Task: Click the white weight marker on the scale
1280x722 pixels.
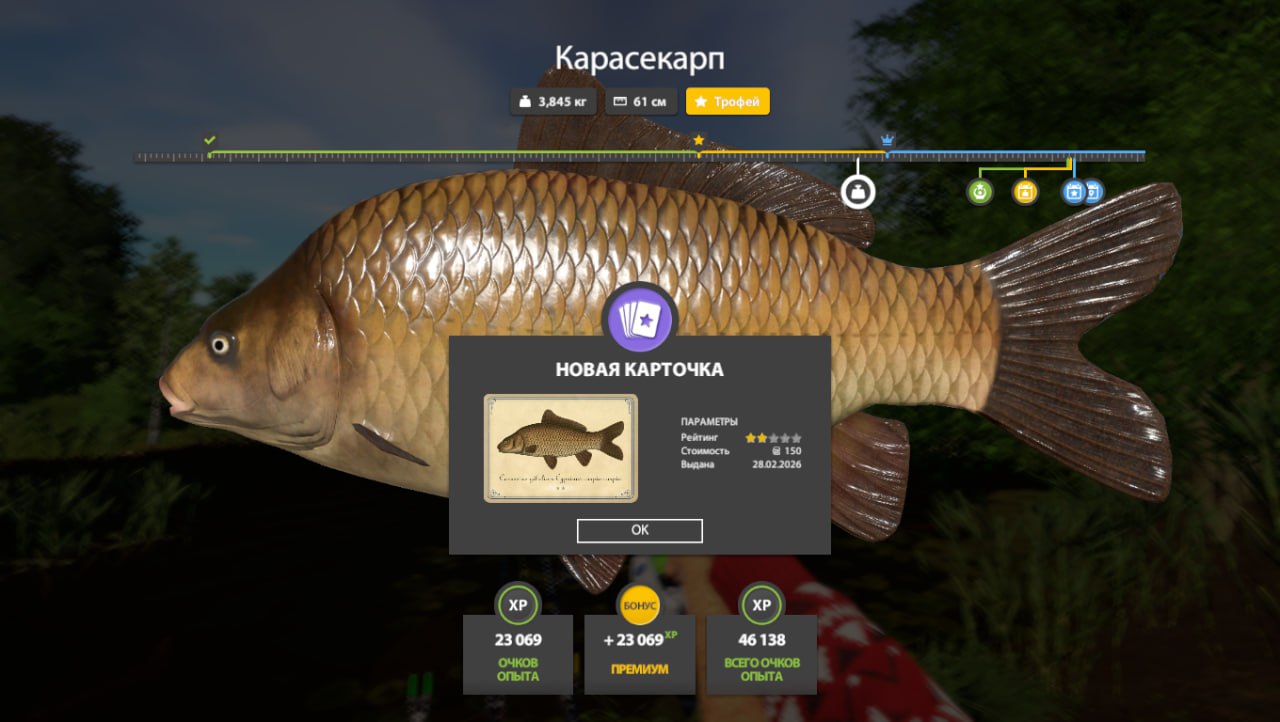Action: tap(857, 190)
